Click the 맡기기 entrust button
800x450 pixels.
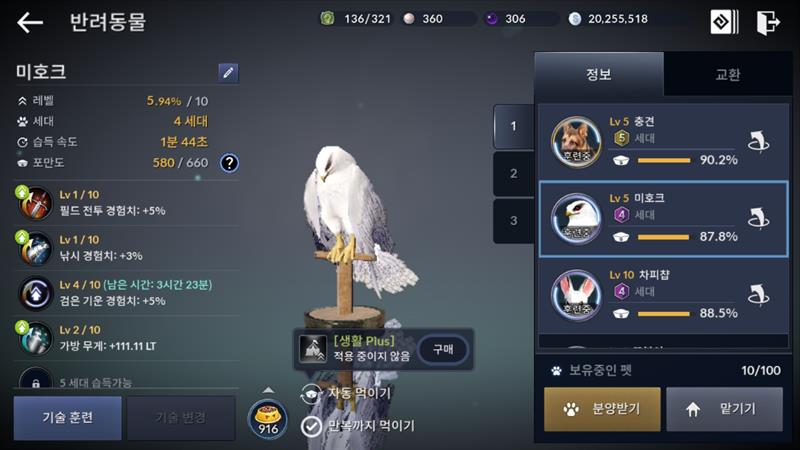pyautogui.click(x=724, y=408)
